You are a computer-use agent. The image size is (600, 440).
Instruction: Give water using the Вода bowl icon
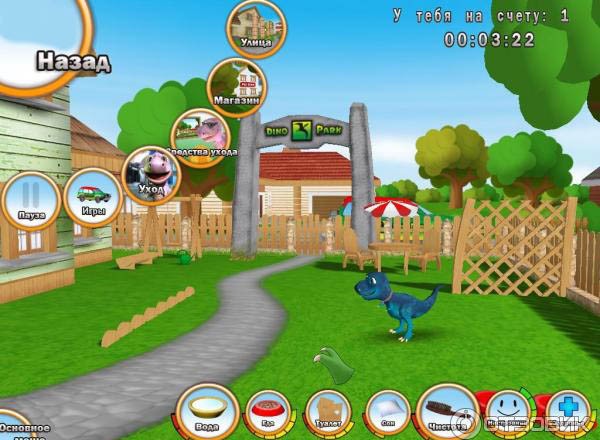click(x=209, y=410)
